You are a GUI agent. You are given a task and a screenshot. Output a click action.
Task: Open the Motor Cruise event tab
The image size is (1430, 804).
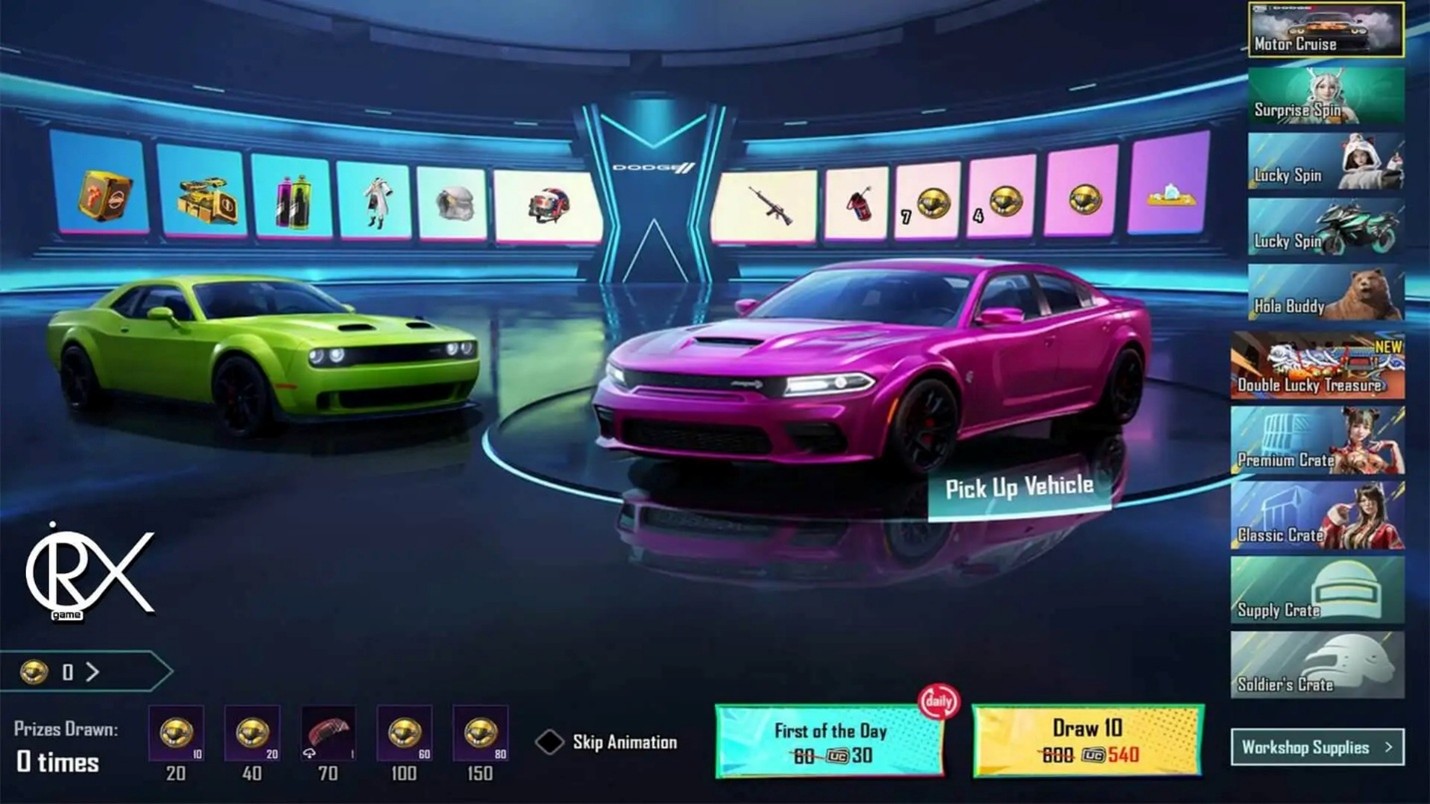click(x=1325, y=30)
